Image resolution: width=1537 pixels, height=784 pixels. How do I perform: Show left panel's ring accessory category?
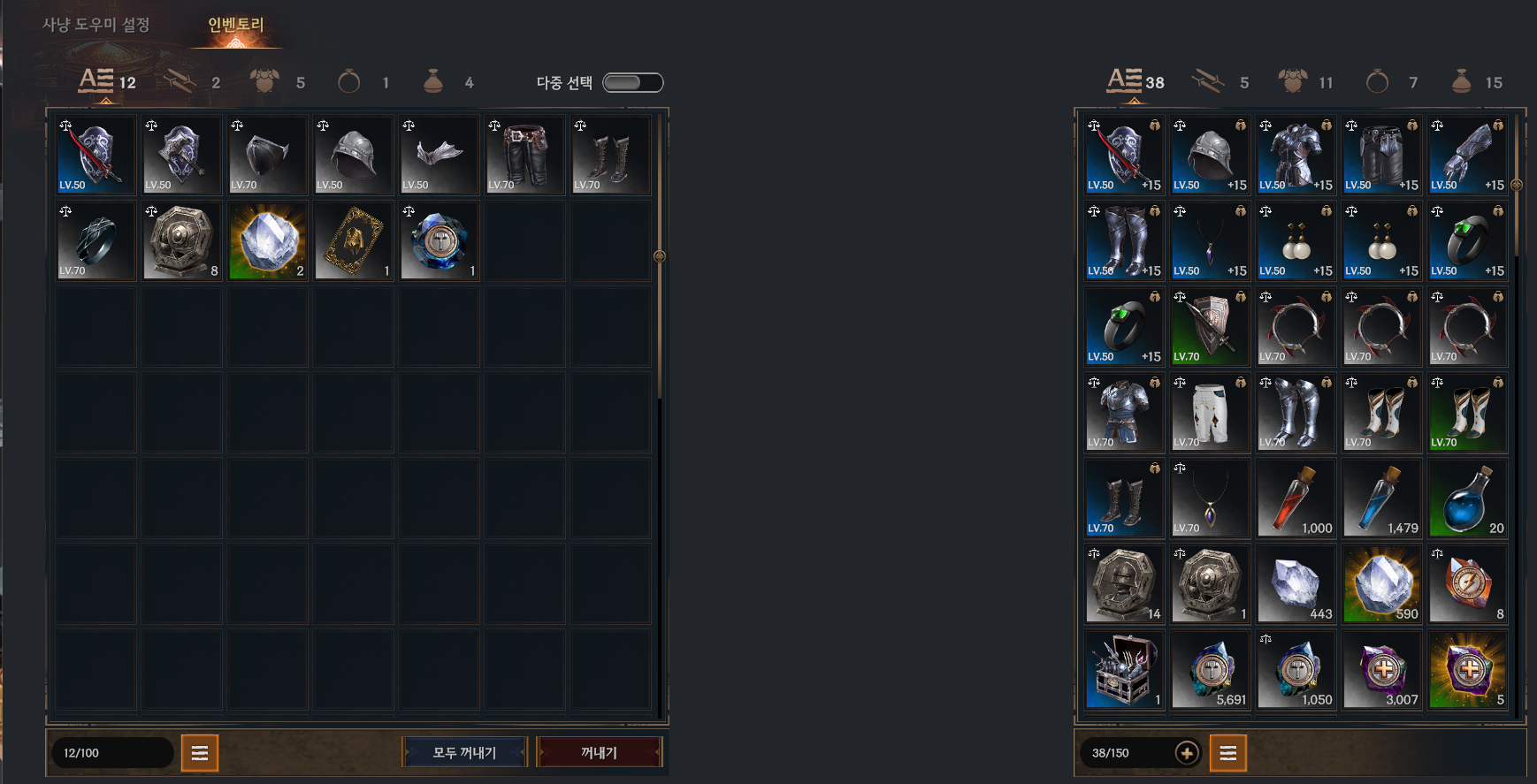363,82
